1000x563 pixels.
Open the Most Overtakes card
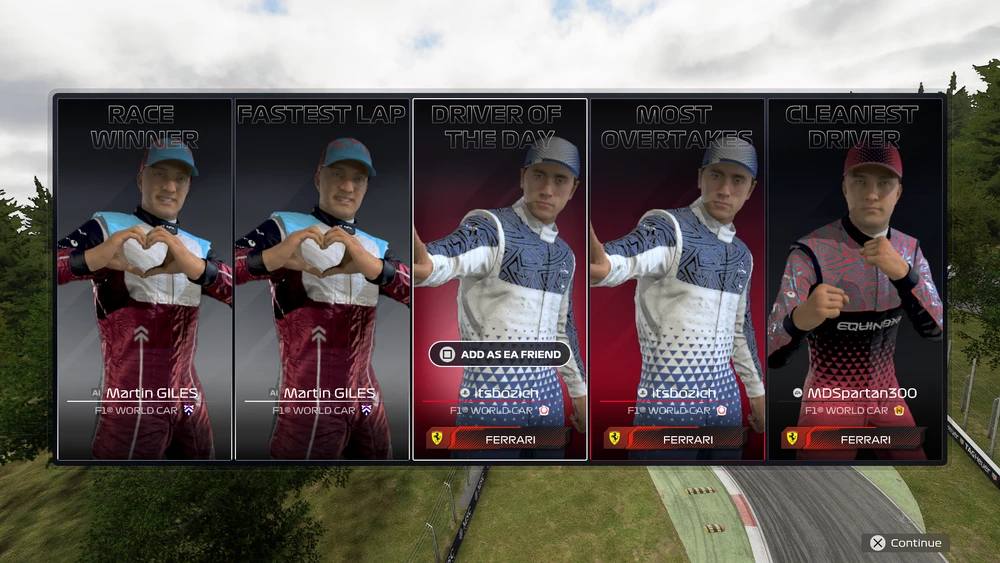click(677, 279)
